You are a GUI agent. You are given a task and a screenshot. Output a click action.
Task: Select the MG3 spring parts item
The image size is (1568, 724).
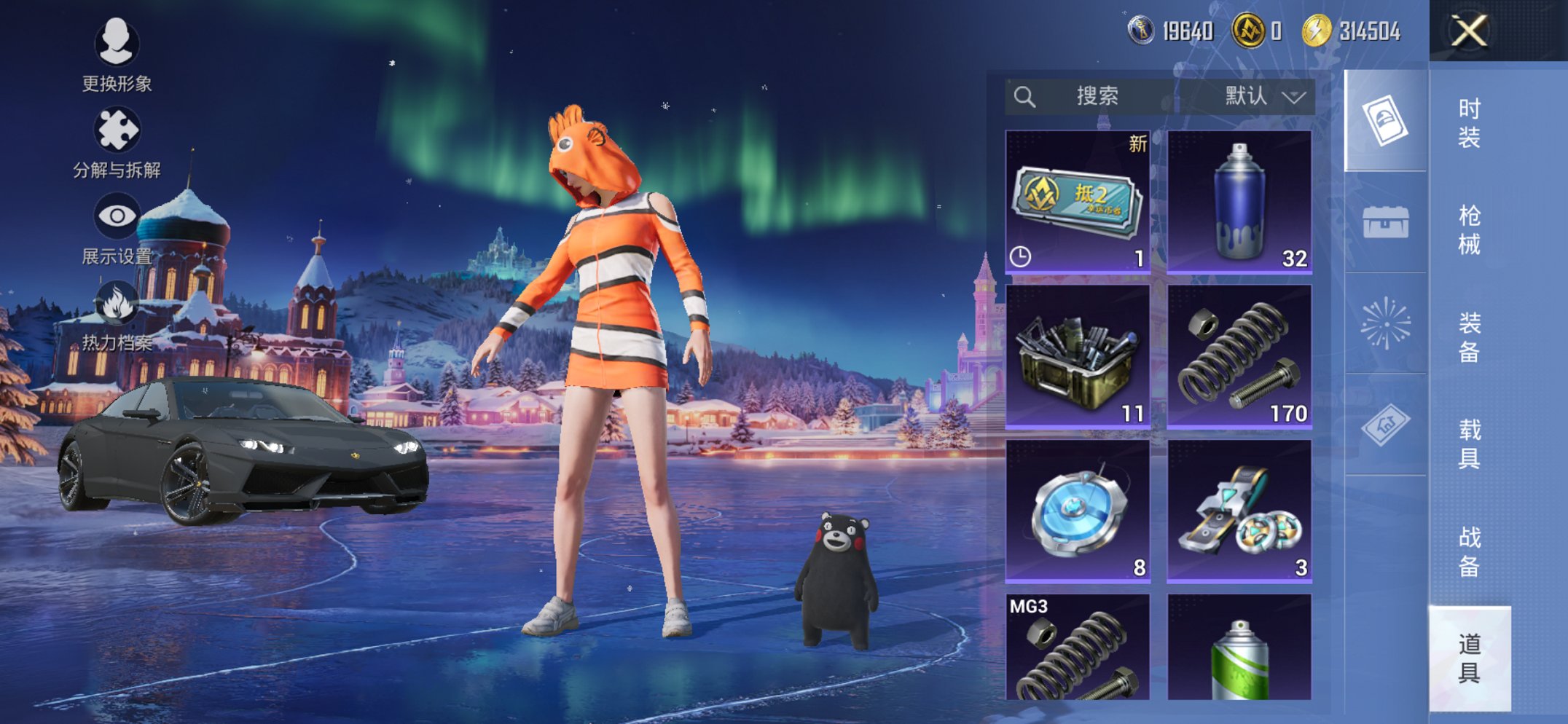pos(1078,648)
